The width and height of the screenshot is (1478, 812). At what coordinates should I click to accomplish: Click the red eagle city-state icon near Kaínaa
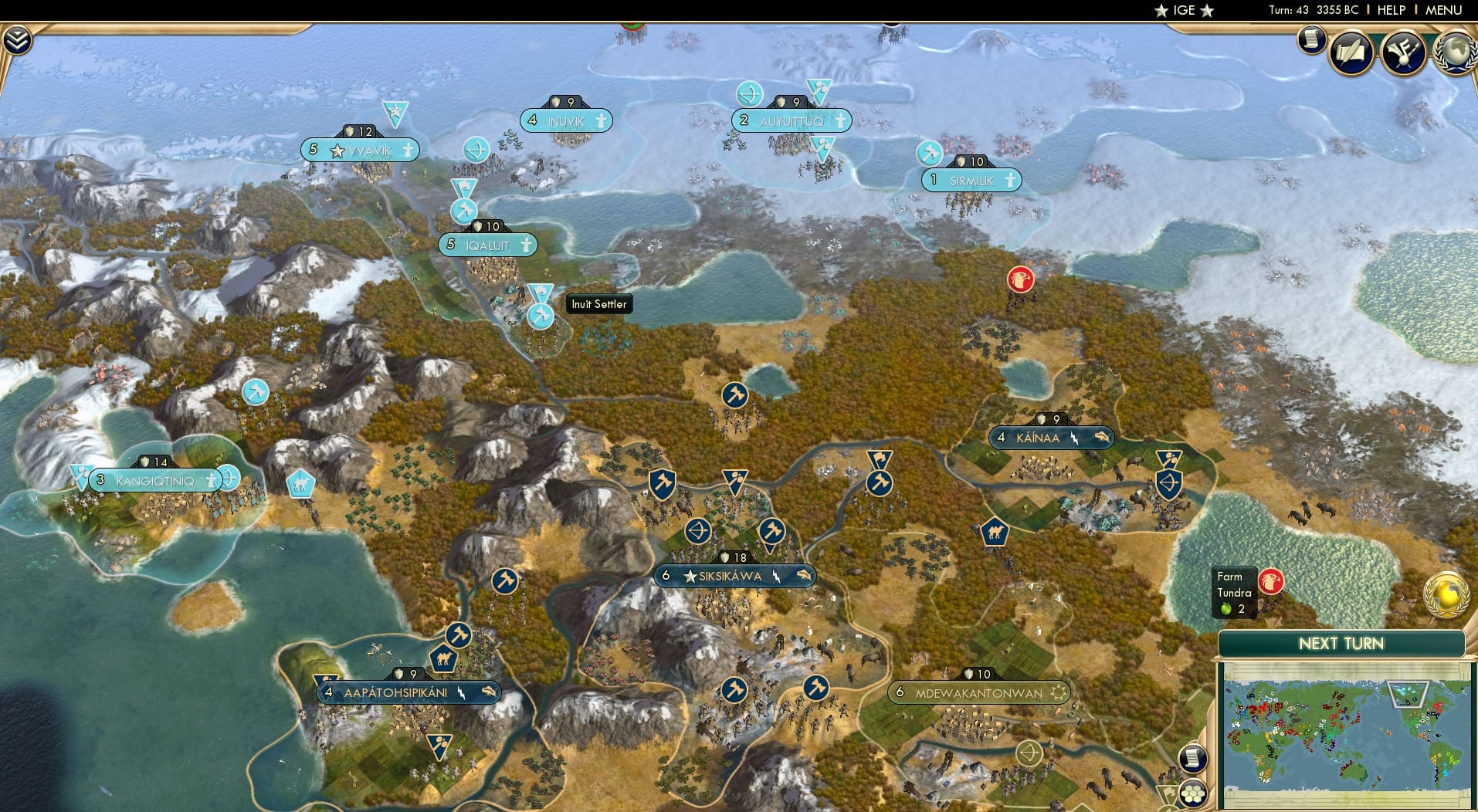(1020, 280)
